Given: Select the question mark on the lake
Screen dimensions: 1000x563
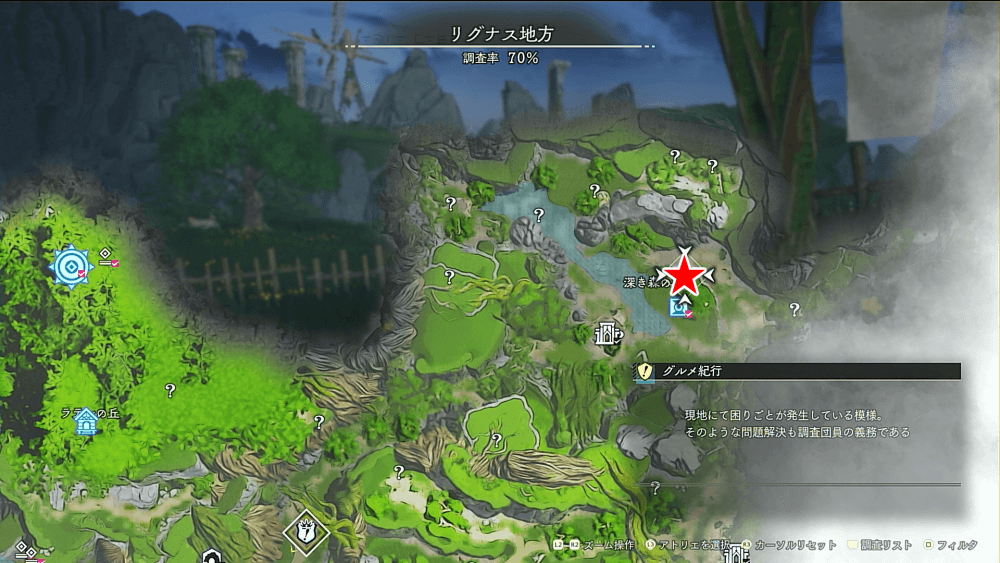Looking at the screenshot, I should click(x=539, y=214).
